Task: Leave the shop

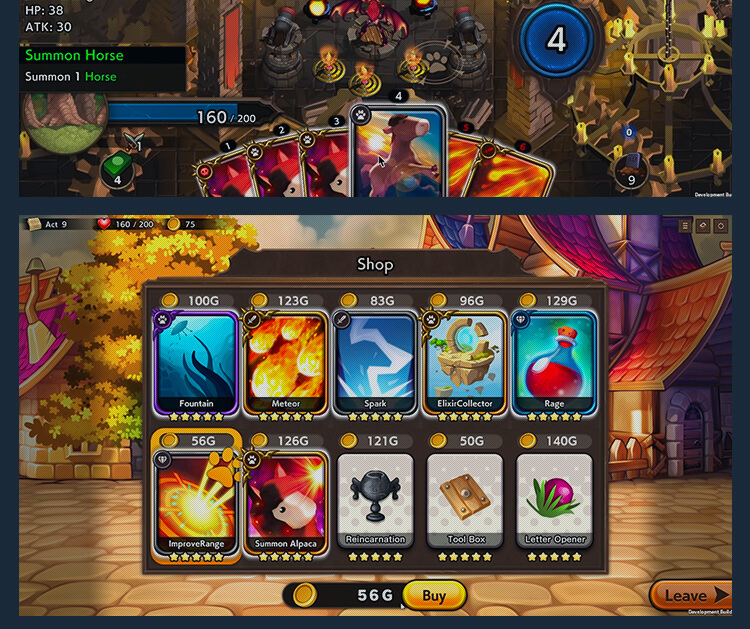Action: tap(690, 596)
